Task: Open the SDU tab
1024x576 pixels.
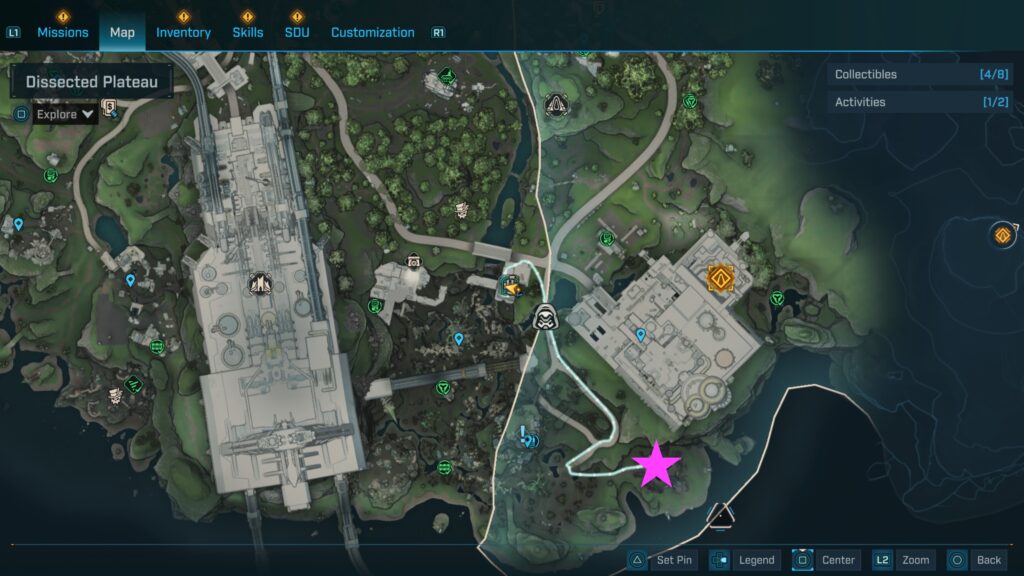Action: pyautogui.click(x=297, y=32)
